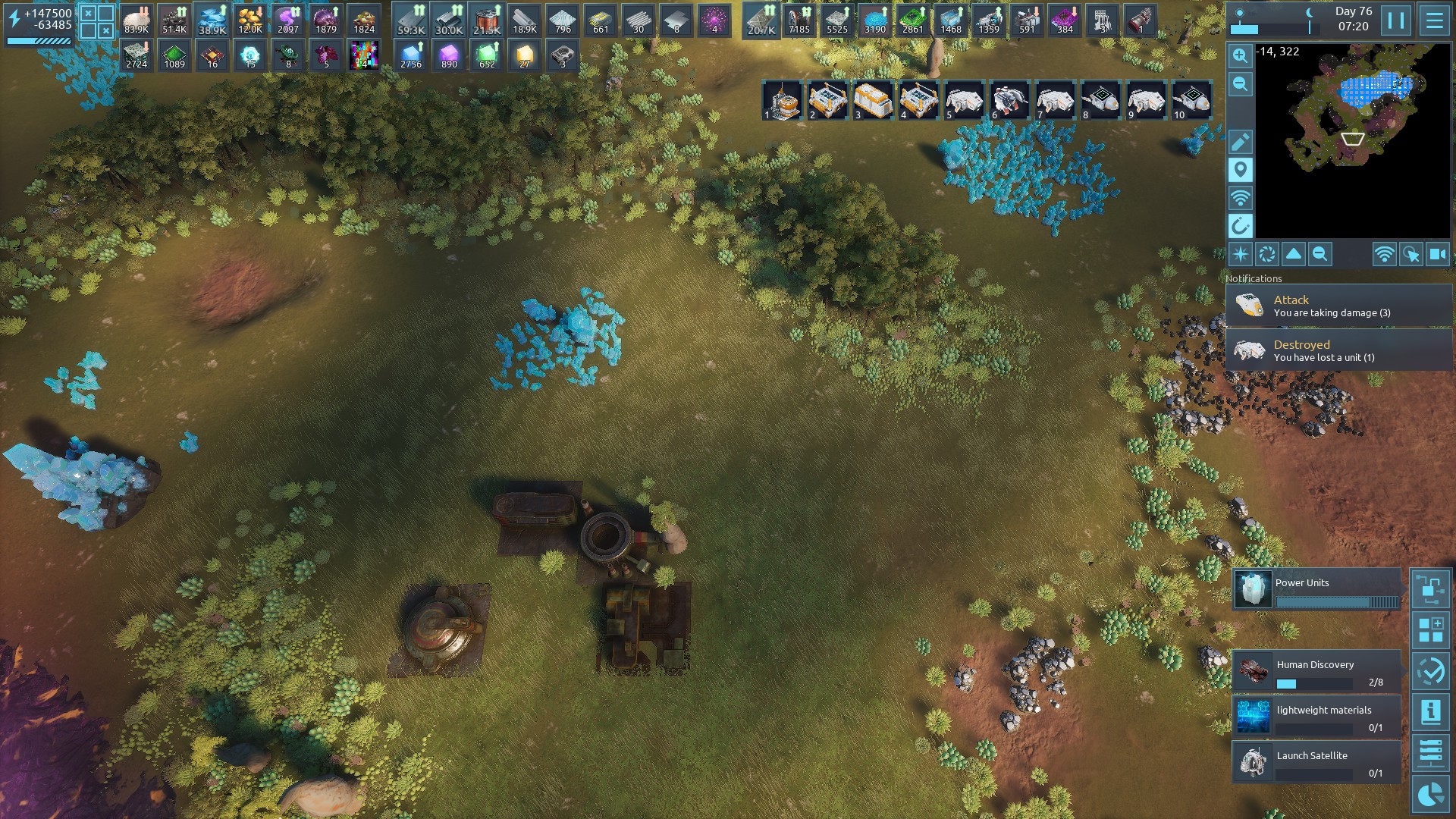Open the research tree panel
Screen dimensions: 1456x819
point(1431,588)
